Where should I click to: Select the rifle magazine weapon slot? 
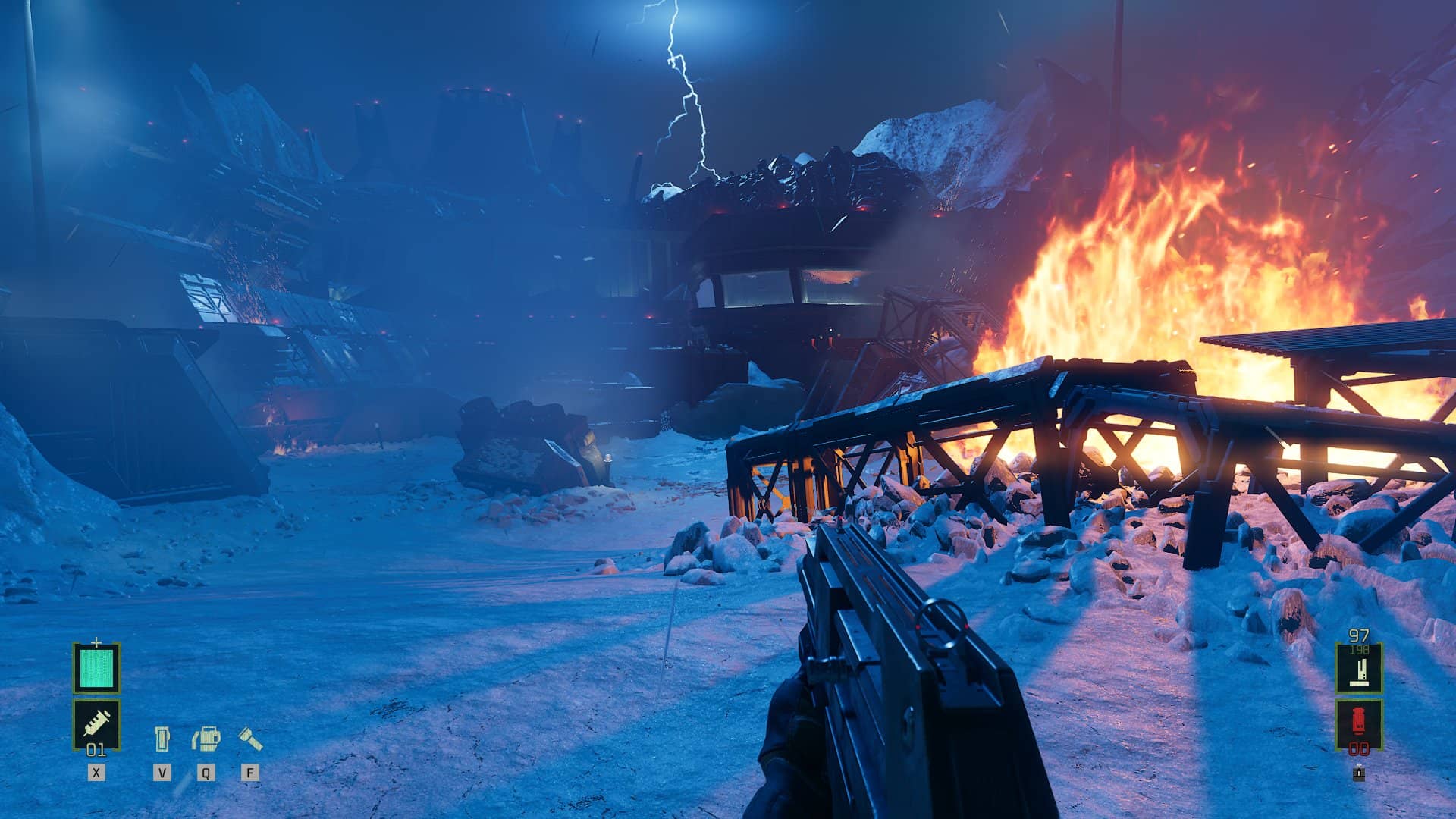1358,668
